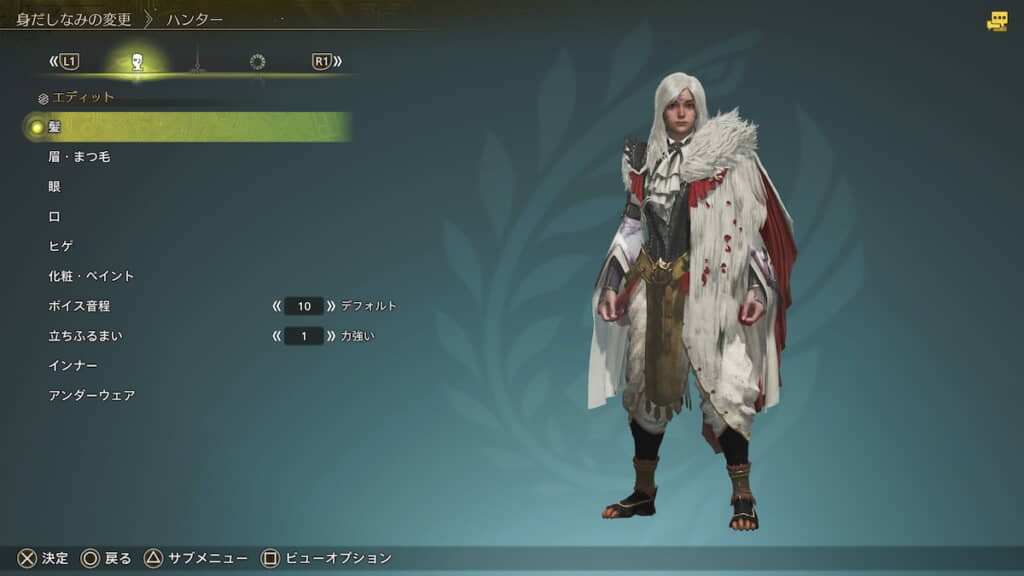Choose the 眼 (eyes) edit entry
1024x576 pixels.
click(55, 187)
